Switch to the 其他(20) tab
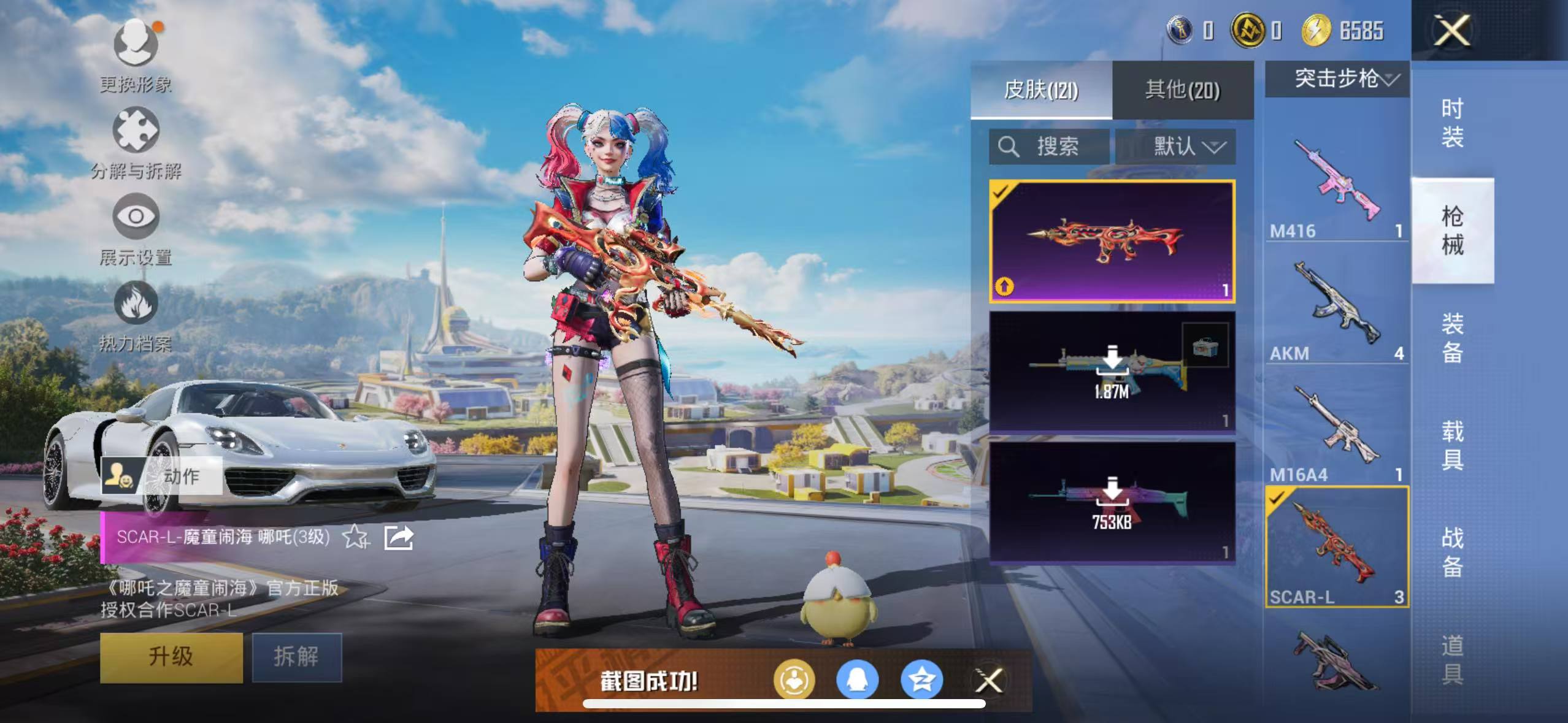The width and height of the screenshot is (1568, 723). (1182, 90)
